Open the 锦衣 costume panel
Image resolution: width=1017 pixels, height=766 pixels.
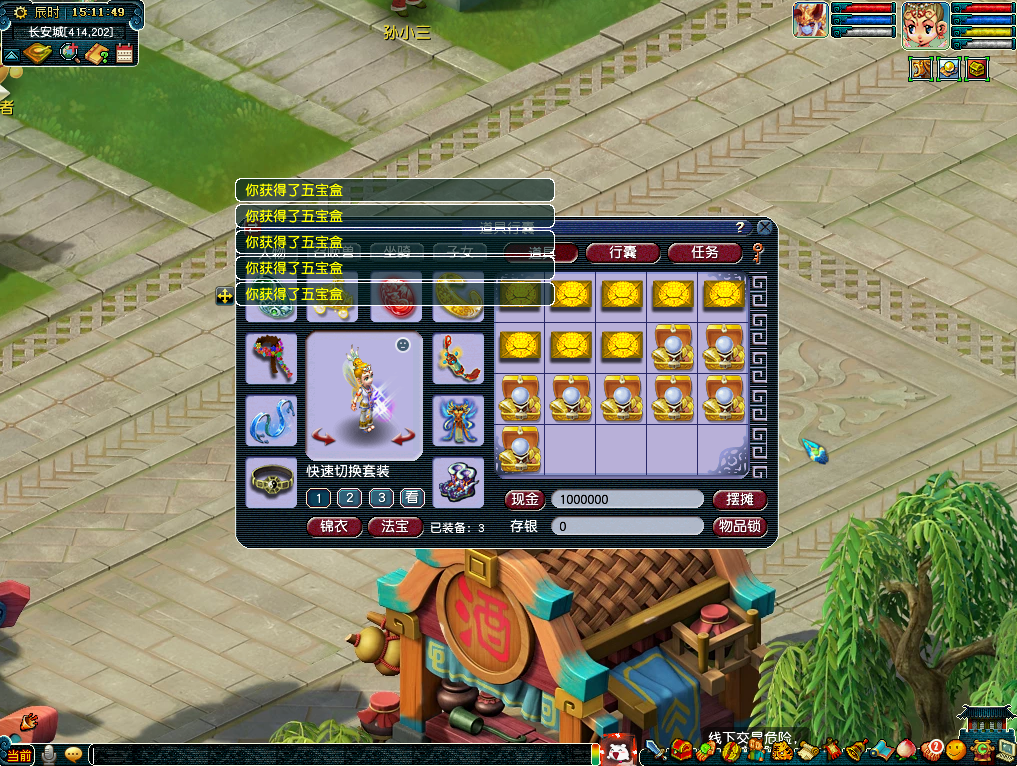[334, 526]
